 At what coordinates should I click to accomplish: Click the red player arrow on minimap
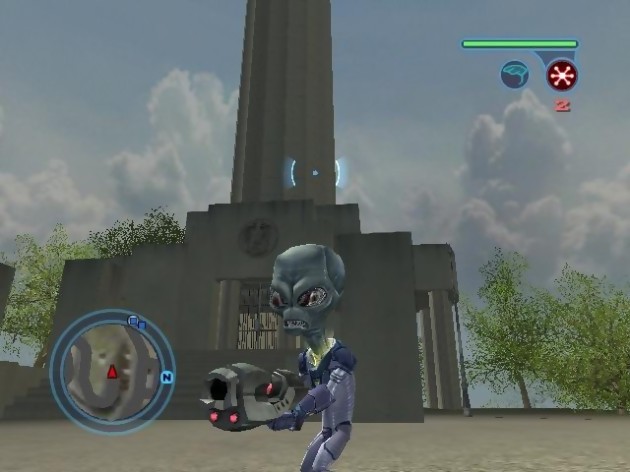tap(112, 372)
